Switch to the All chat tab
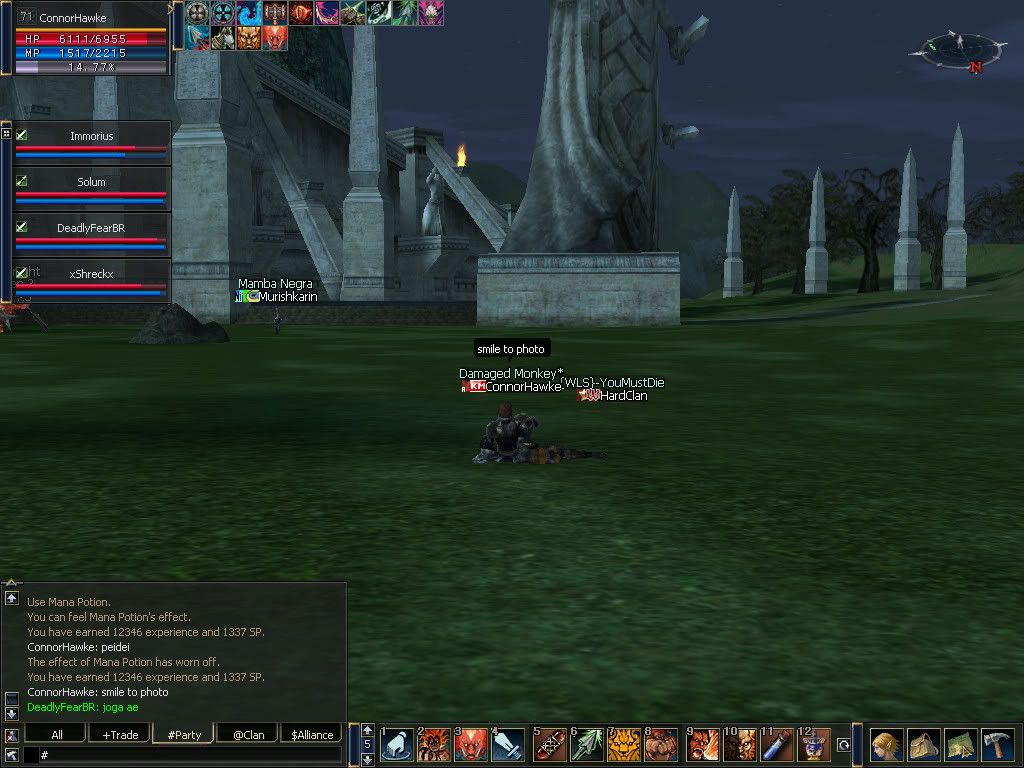The height and width of the screenshot is (768, 1024). pyautogui.click(x=57, y=735)
